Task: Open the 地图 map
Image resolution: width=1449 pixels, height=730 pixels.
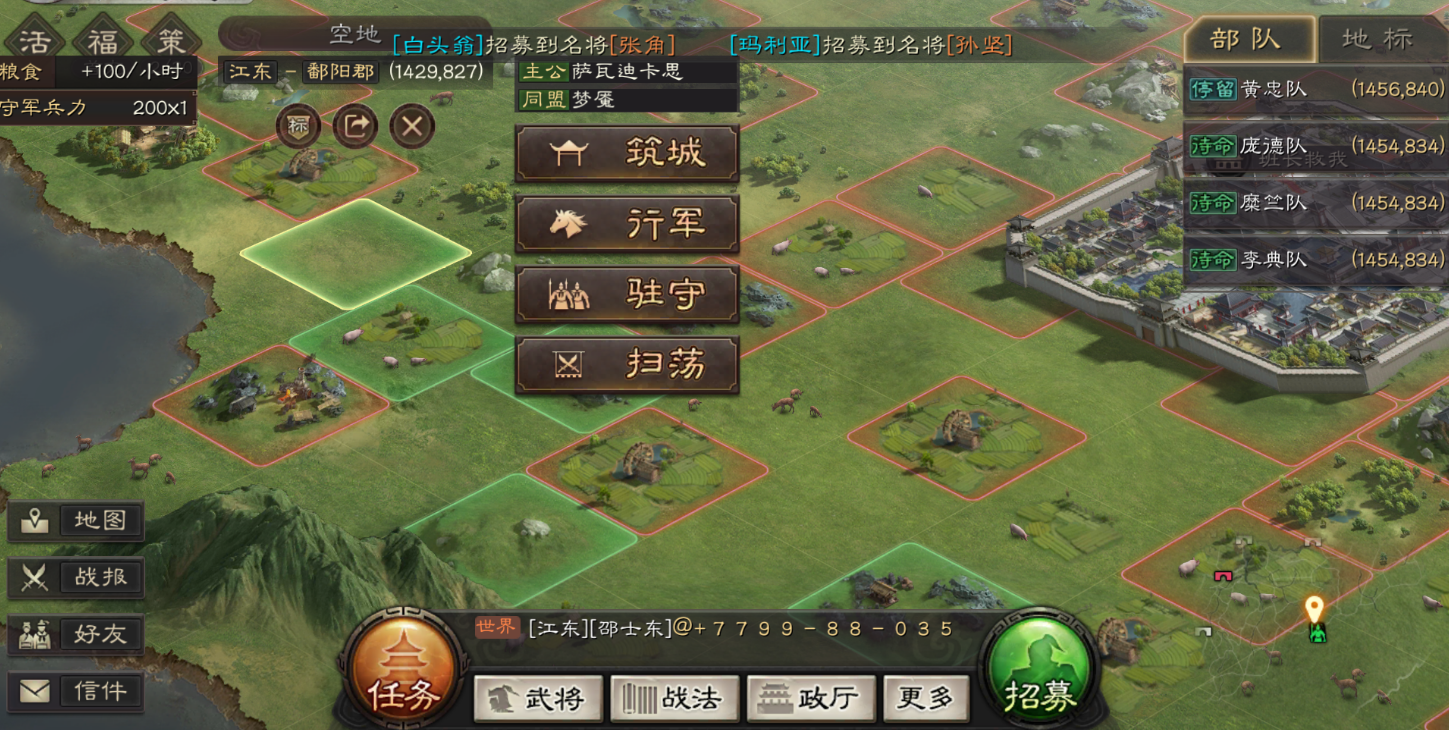Action: [x=77, y=521]
